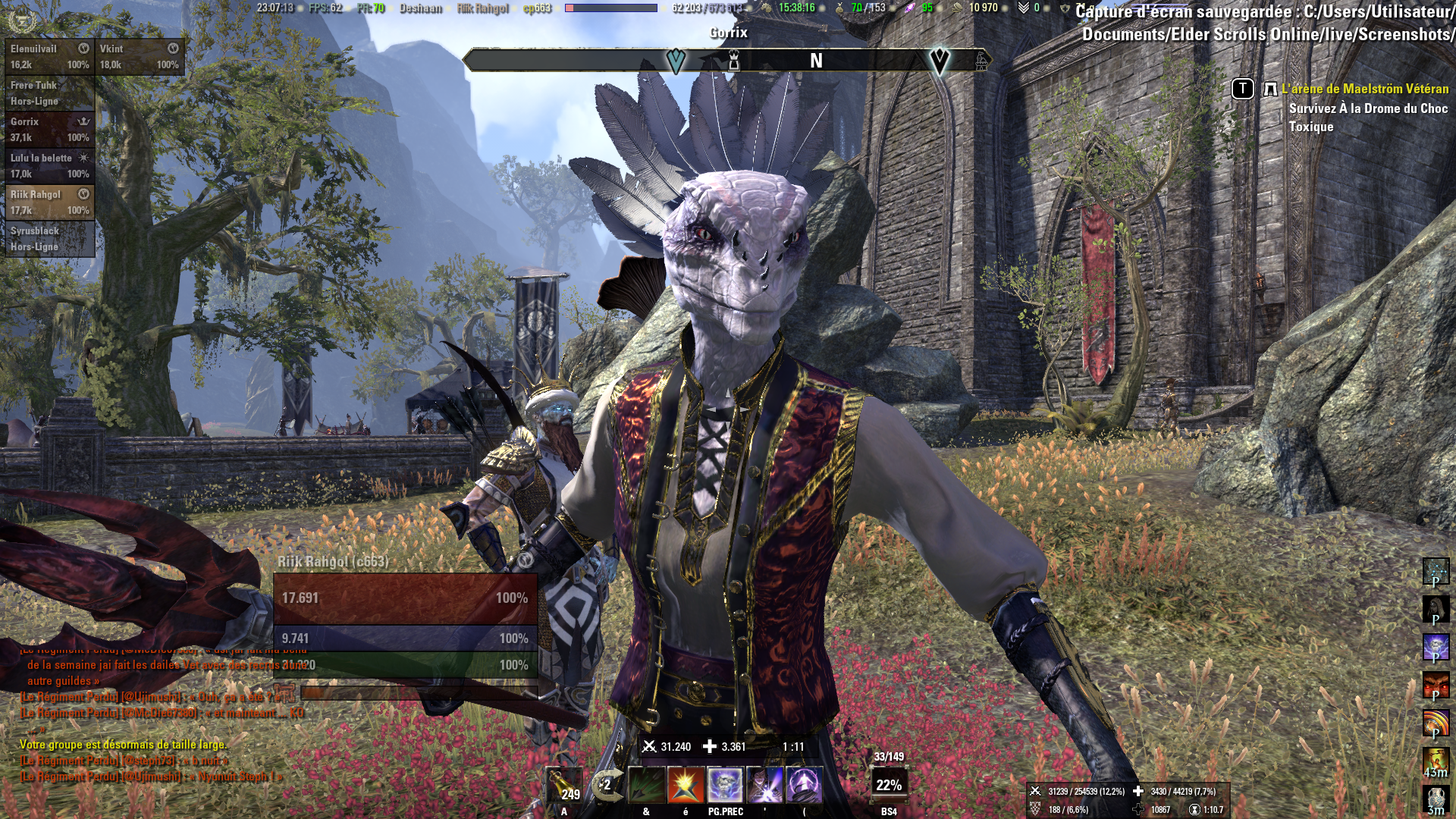The image size is (1456, 819).
Task: Activate the purple swirling figure ability
Action: (x=804, y=785)
